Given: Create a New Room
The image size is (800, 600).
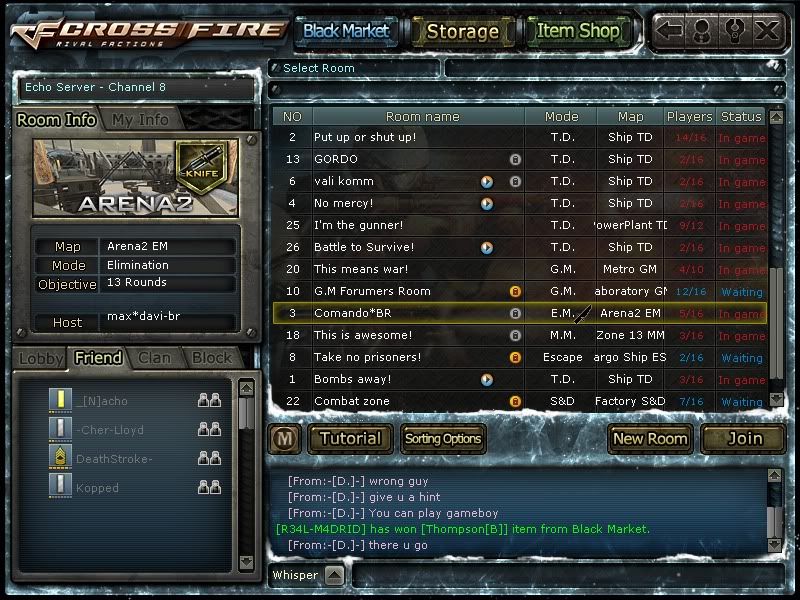Looking at the screenshot, I should point(650,438).
